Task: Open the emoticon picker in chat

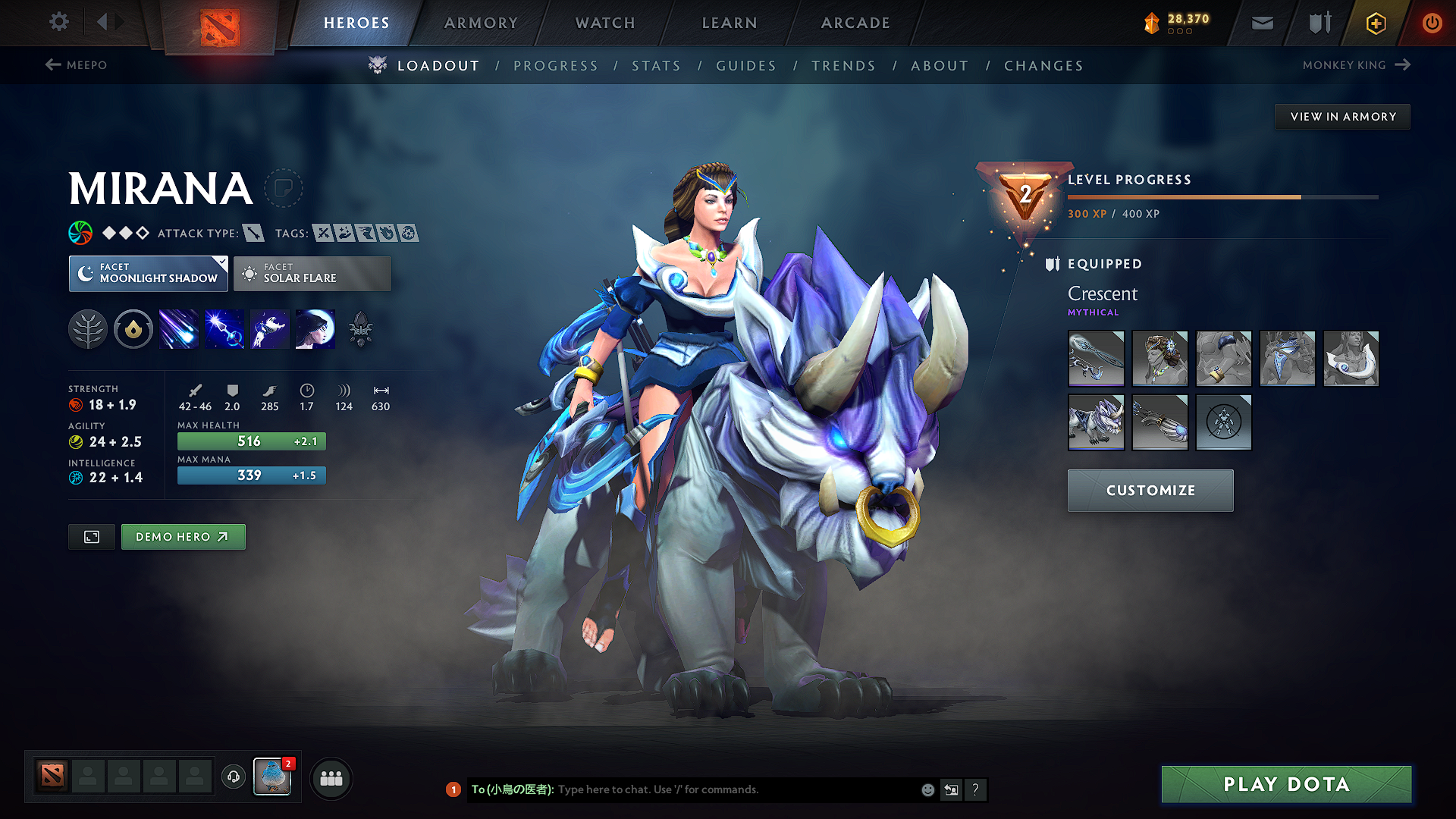Action: (927, 789)
